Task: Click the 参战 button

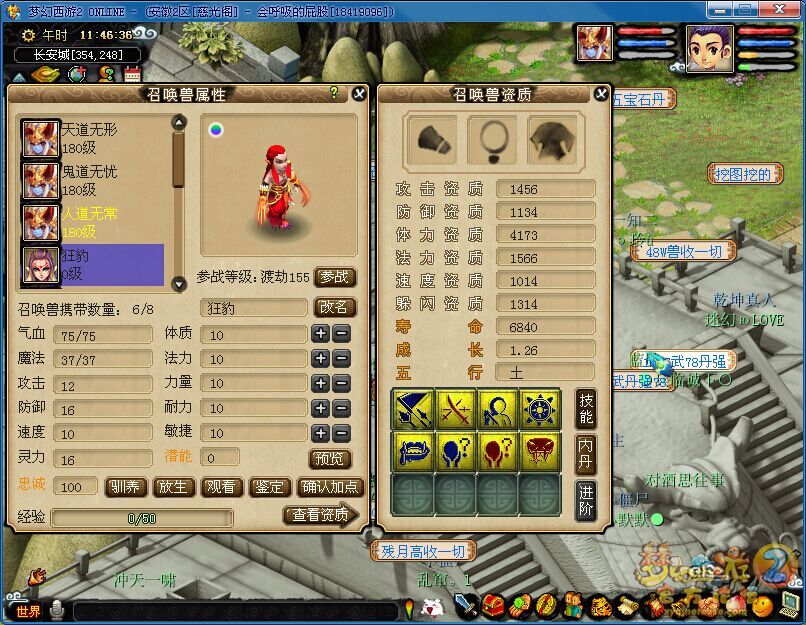Action: [x=335, y=277]
